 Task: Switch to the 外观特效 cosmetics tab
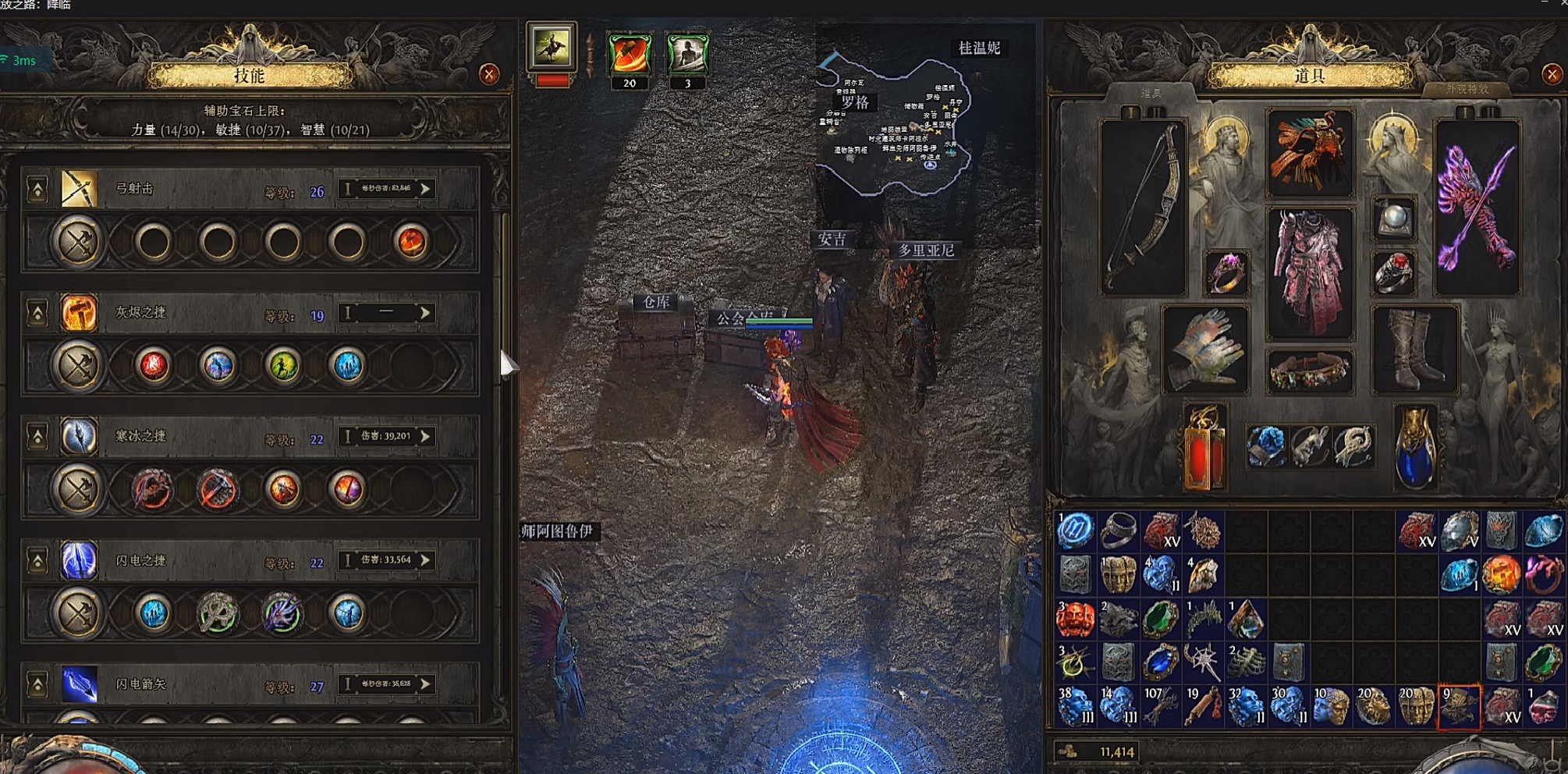click(x=1467, y=89)
